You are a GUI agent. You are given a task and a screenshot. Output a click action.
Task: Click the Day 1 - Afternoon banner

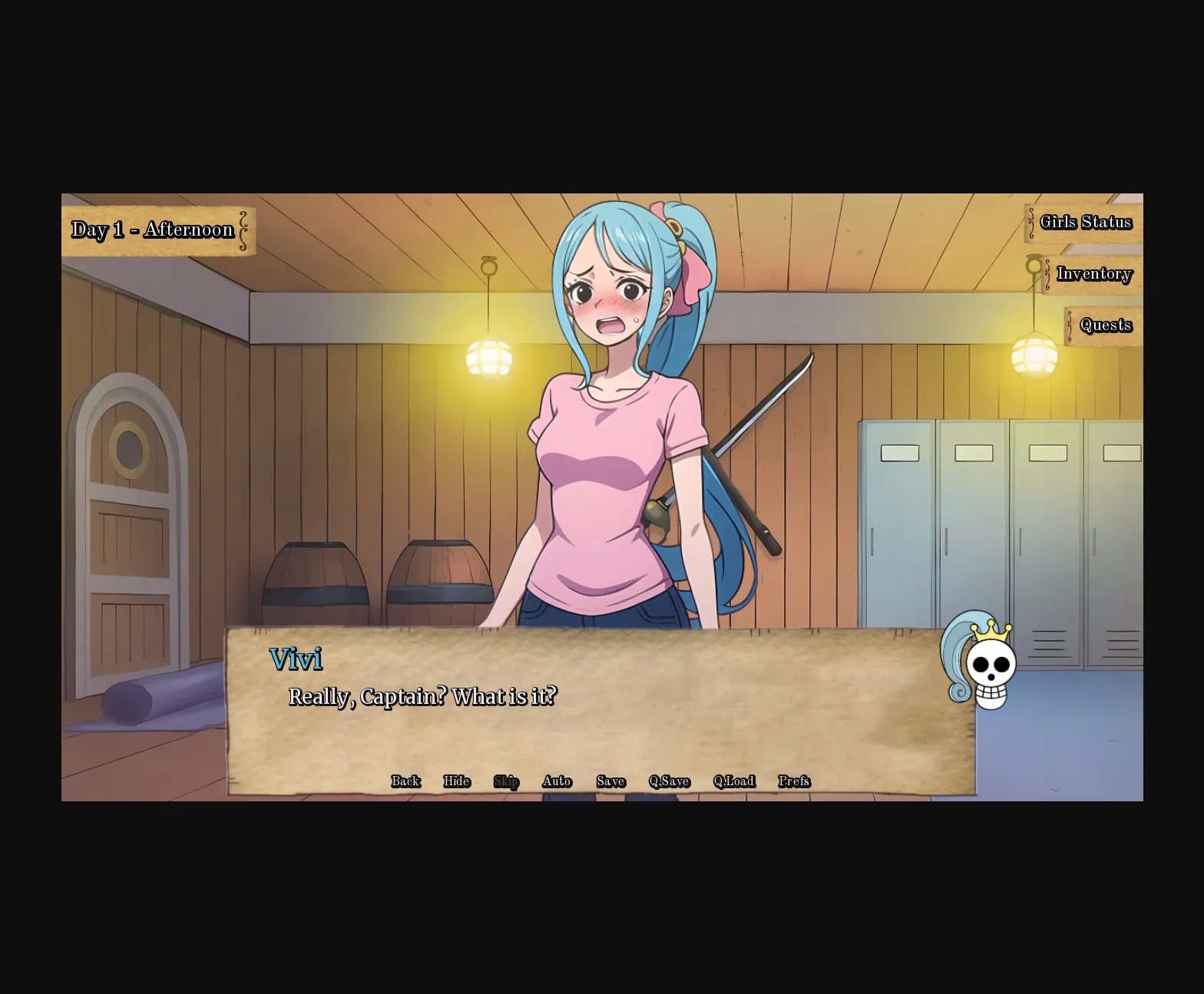coord(153,229)
